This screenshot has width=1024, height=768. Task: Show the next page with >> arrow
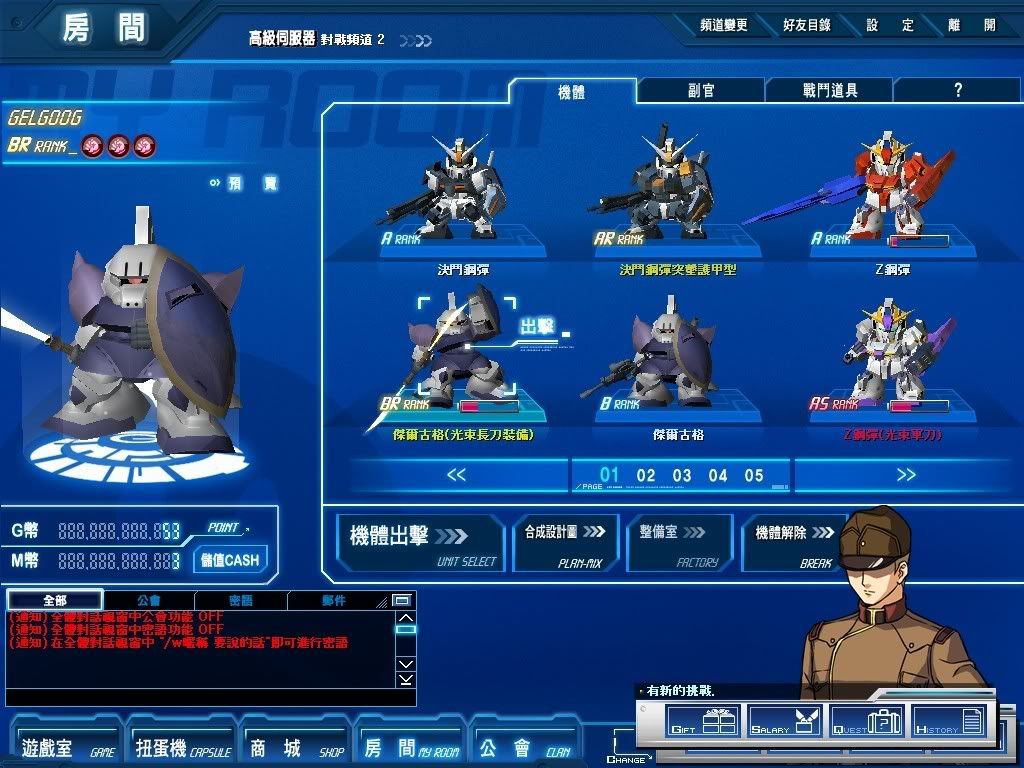(x=906, y=475)
